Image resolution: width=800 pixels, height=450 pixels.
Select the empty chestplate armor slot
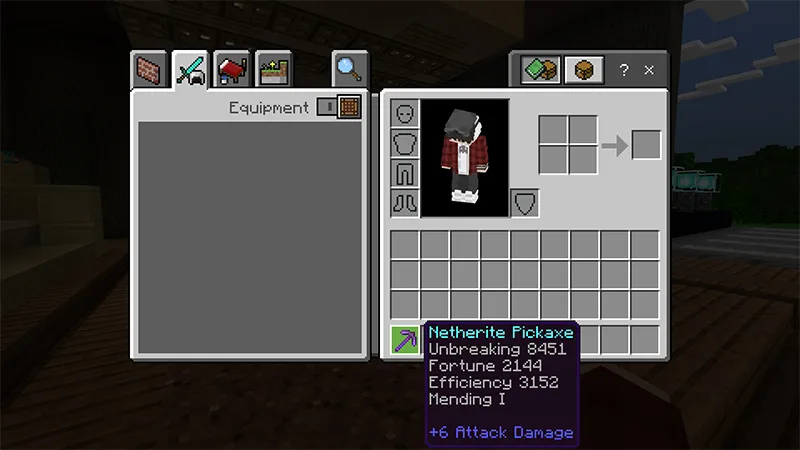[x=404, y=143]
